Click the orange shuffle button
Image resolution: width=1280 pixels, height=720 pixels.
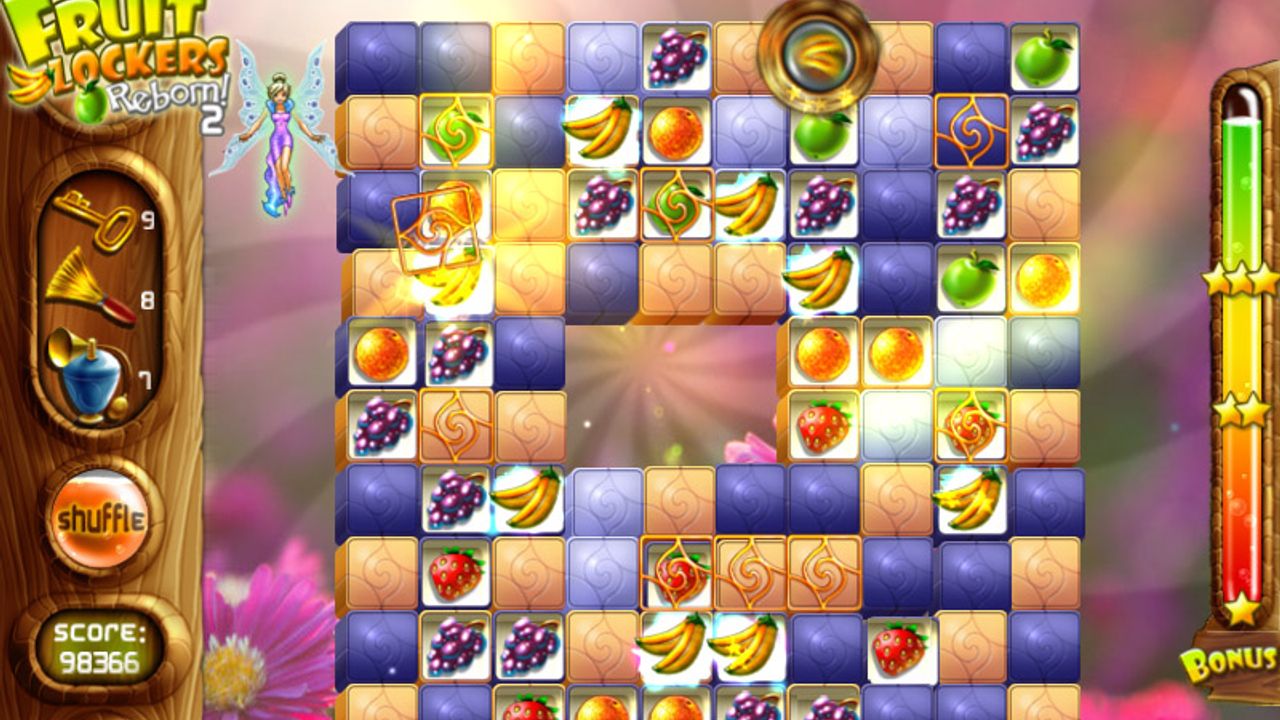[100, 520]
